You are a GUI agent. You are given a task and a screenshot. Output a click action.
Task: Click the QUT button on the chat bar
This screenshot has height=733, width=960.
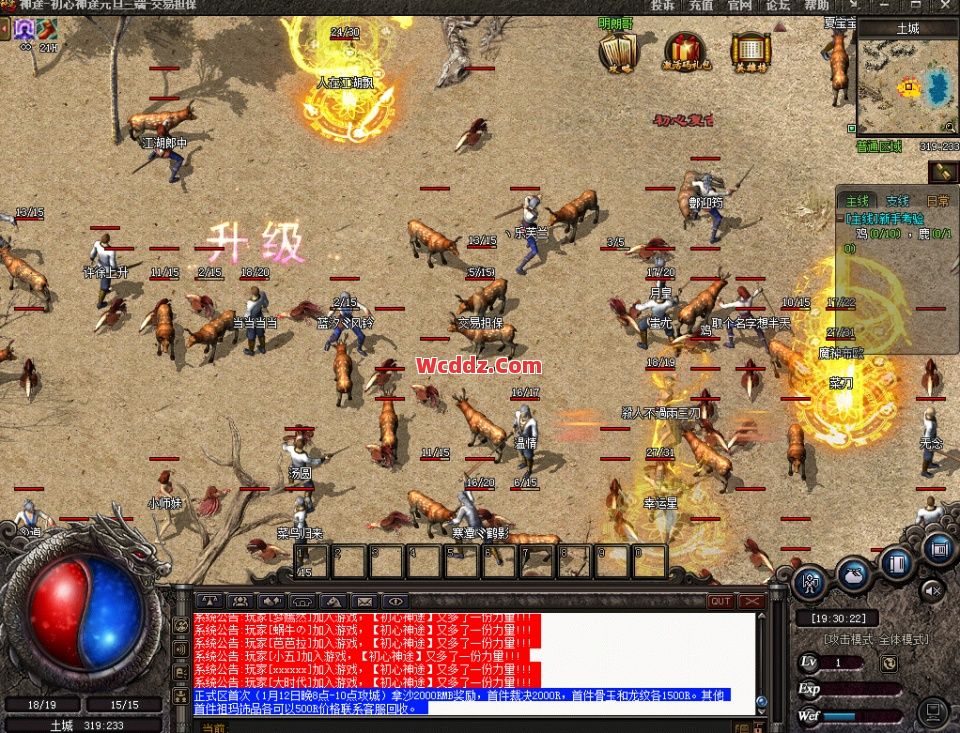click(x=720, y=601)
